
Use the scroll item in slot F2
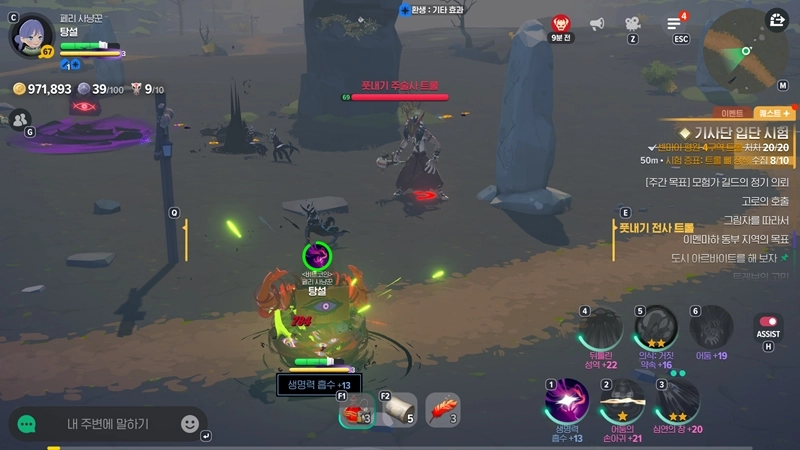pyautogui.click(x=400, y=410)
